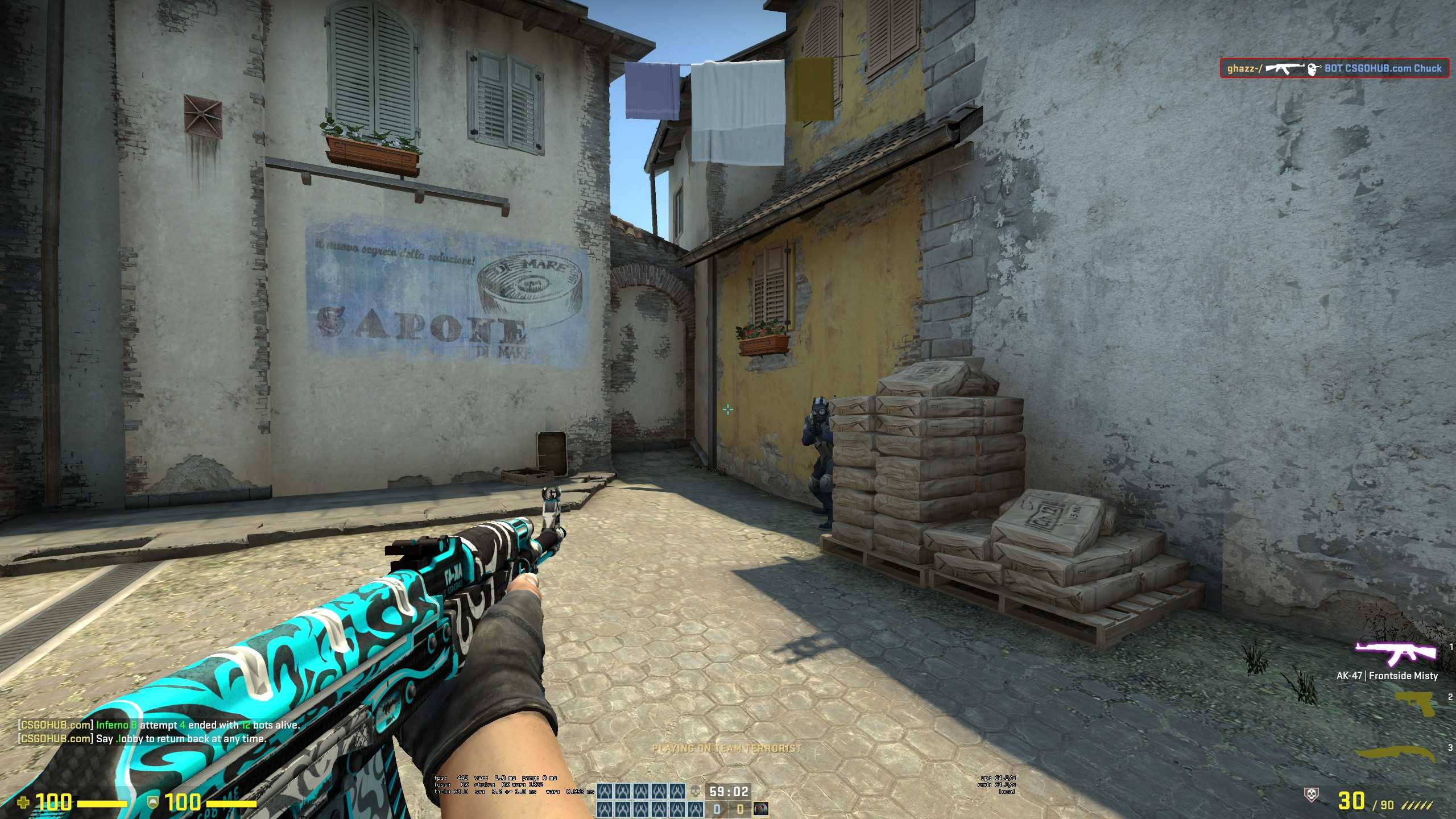Click the crosshair in screen center
The image size is (1456, 819).
728,409
